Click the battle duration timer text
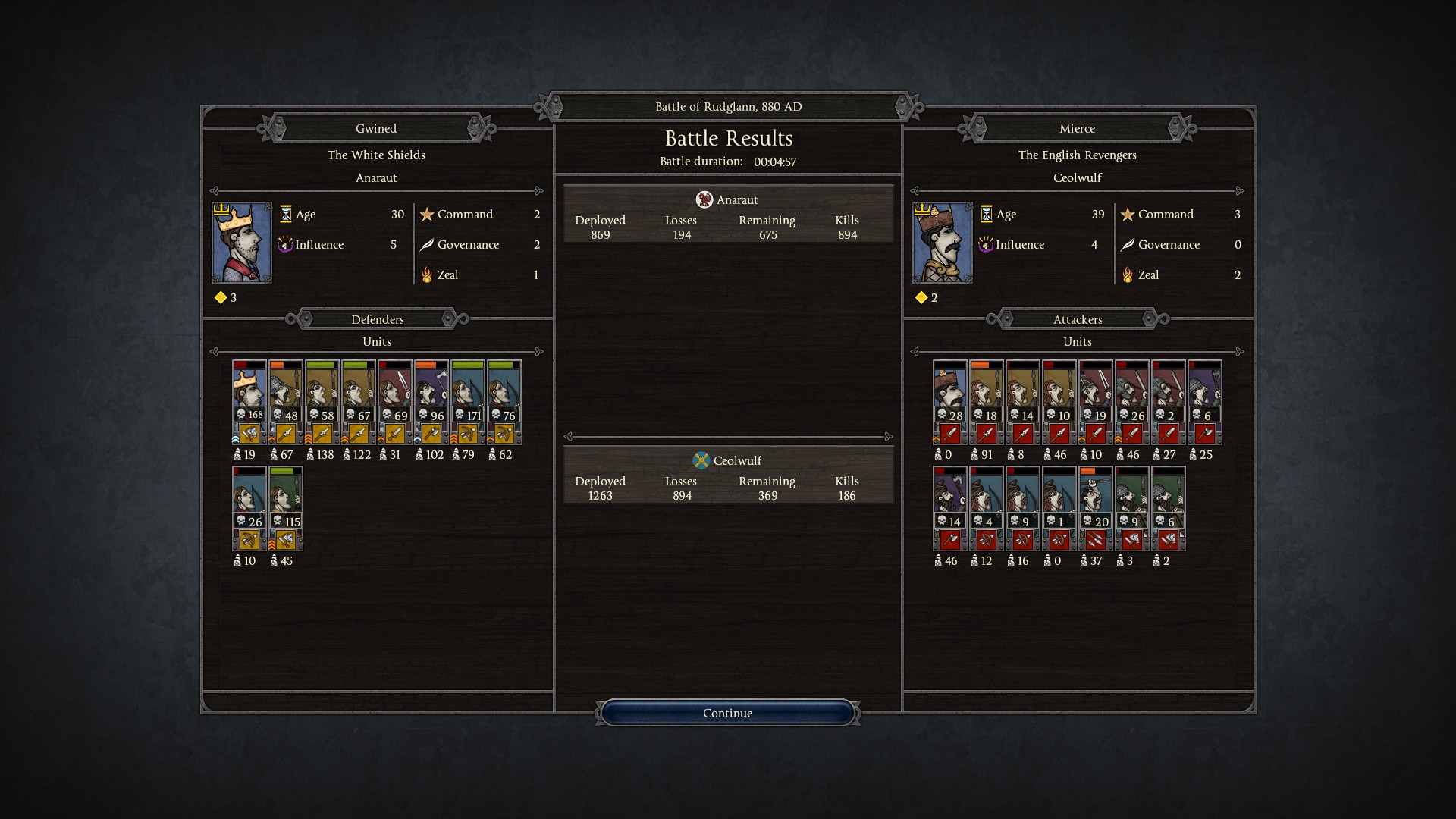 coord(775,161)
